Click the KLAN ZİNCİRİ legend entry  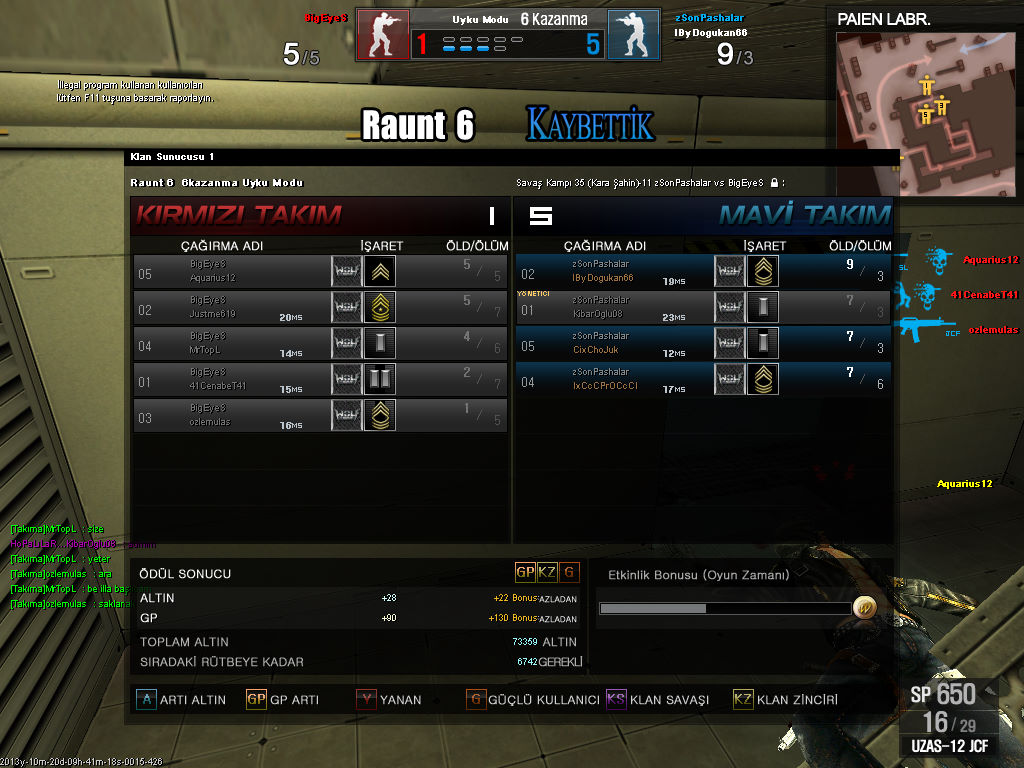785,700
